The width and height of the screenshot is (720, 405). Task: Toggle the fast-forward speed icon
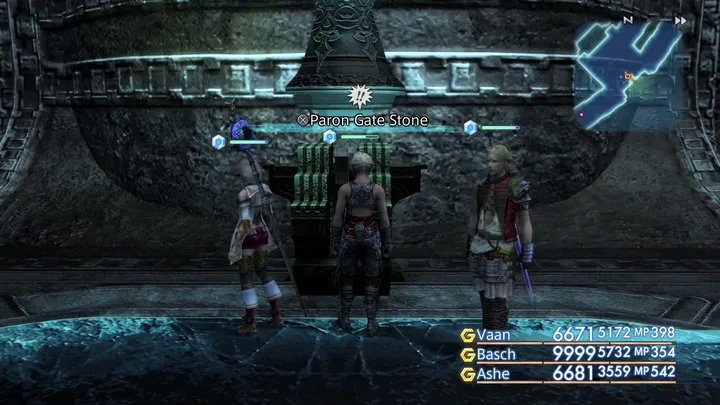(681, 20)
